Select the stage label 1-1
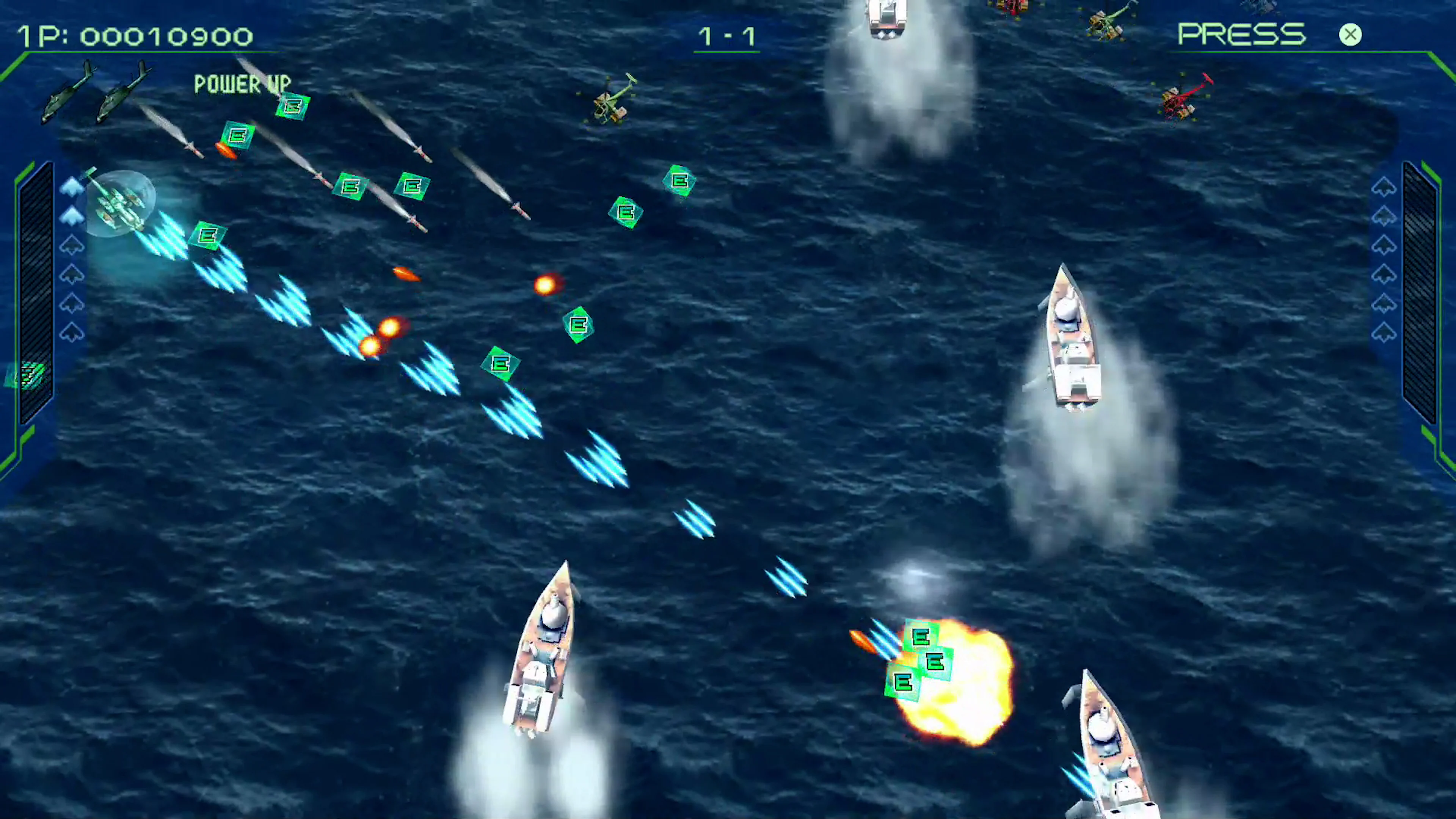 click(726, 36)
